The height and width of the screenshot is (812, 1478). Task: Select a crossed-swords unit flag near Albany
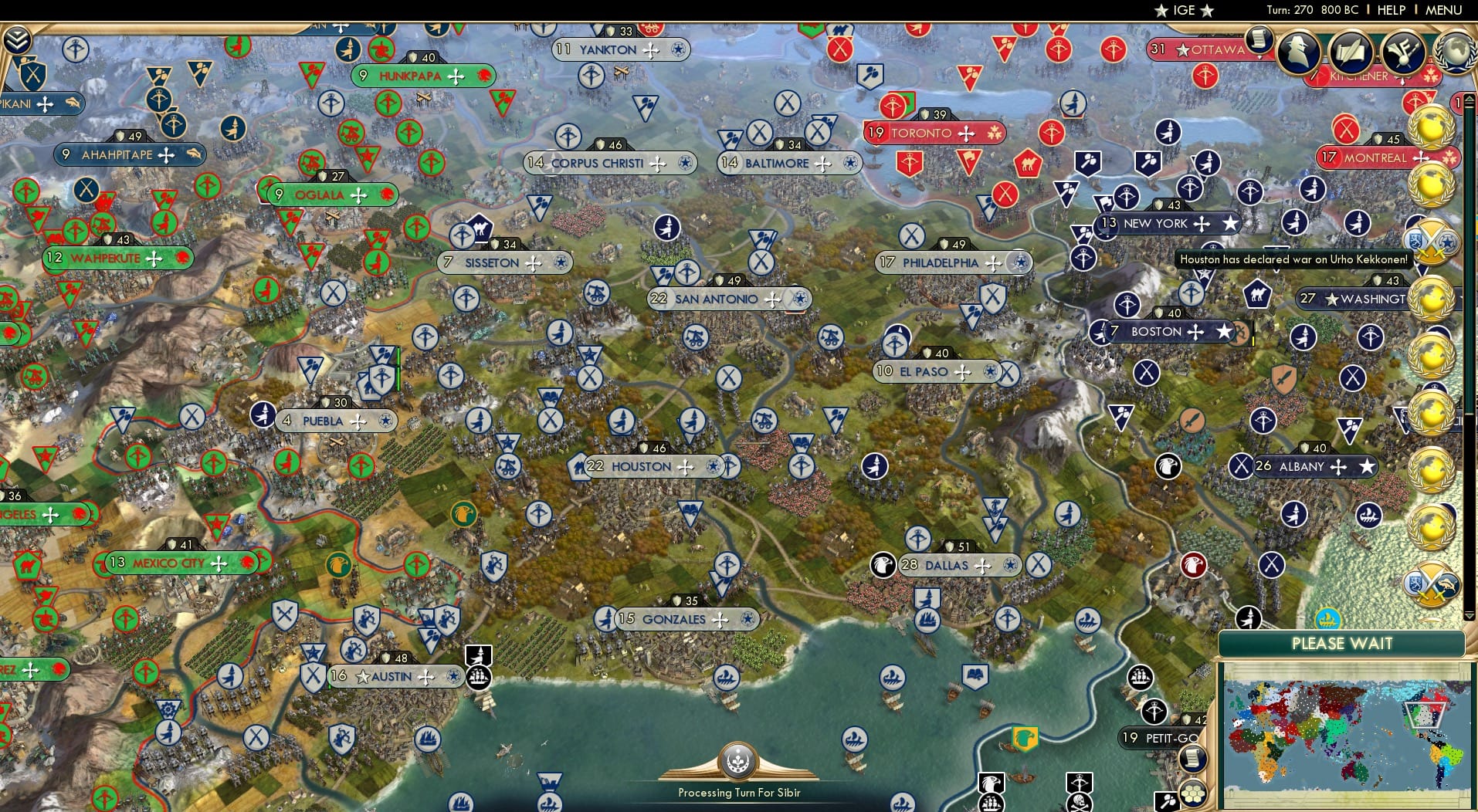coord(1242,466)
